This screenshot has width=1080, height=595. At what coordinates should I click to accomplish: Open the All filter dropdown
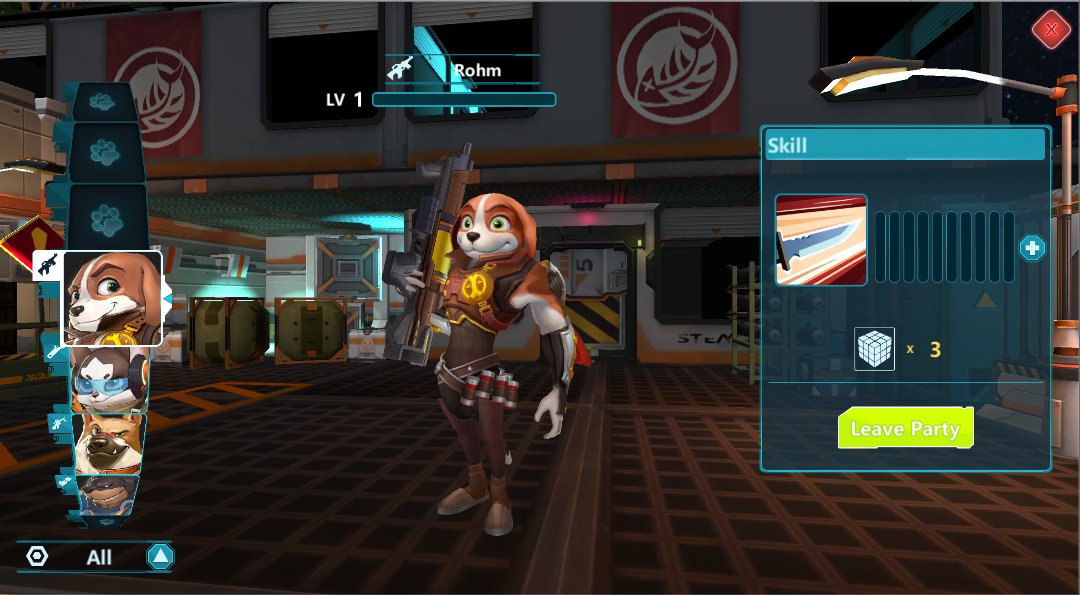tap(160, 557)
